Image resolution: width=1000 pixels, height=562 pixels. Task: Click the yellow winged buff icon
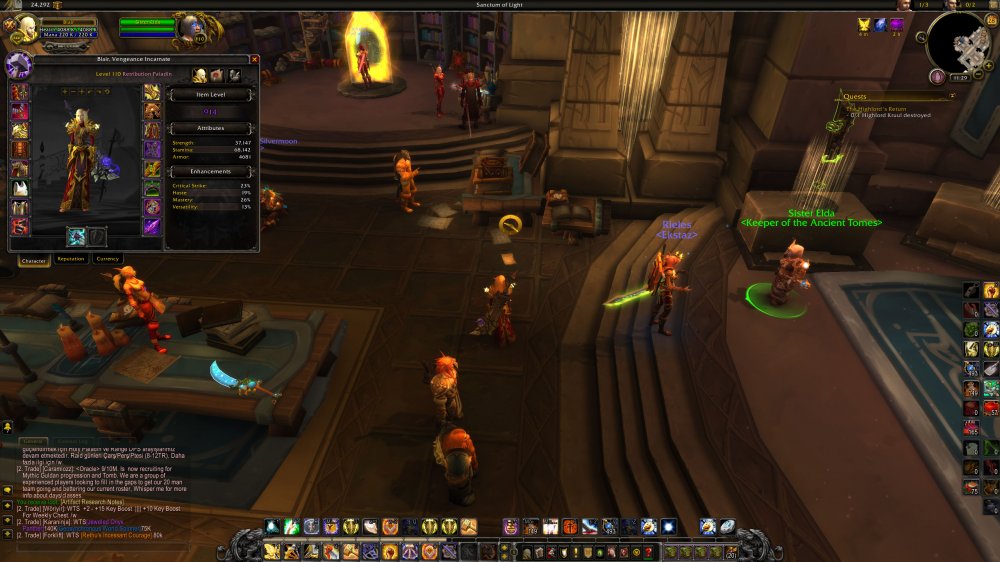pyautogui.click(x=863, y=24)
